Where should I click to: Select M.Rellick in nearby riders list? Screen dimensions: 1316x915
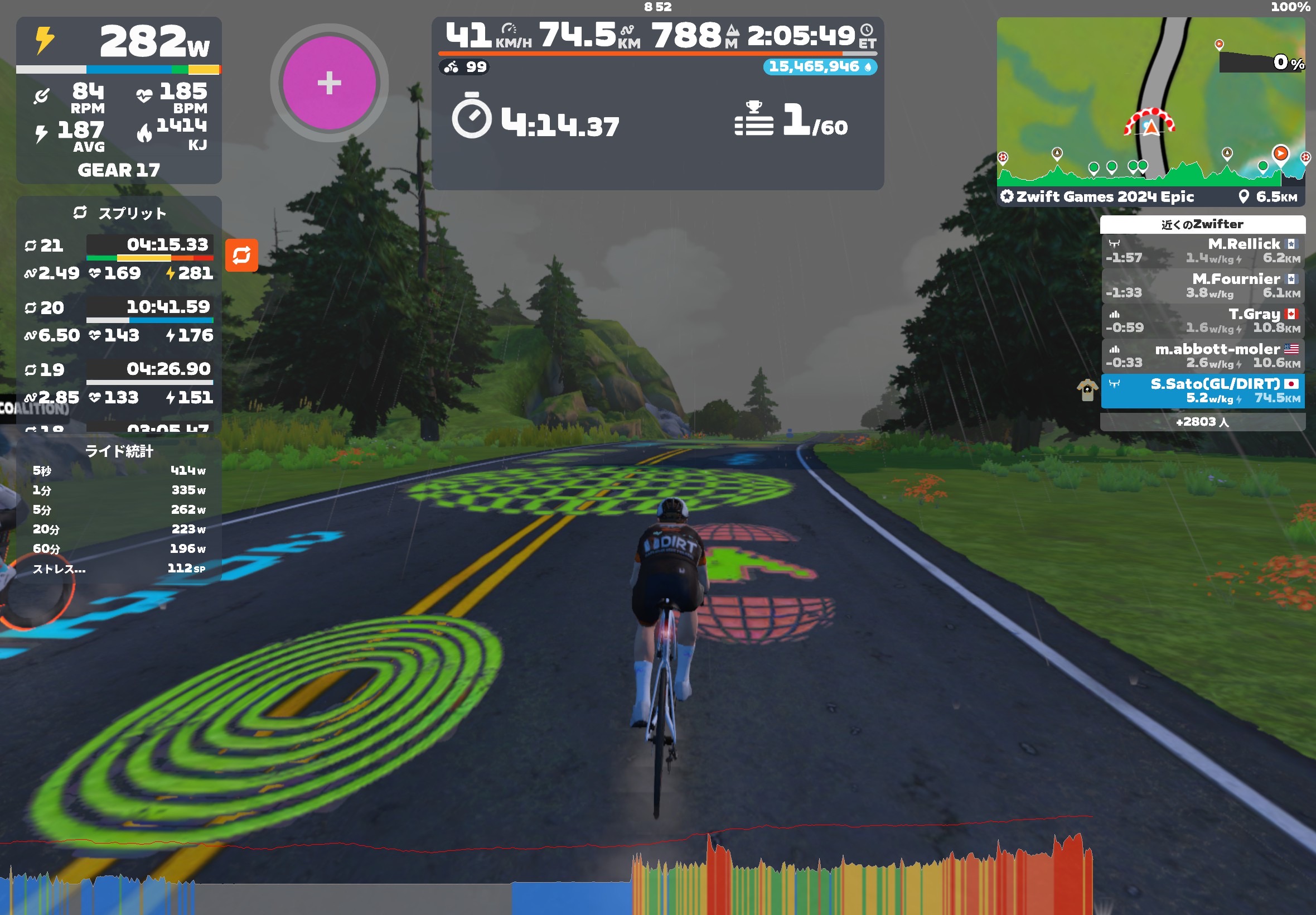tap(1202, 251)
